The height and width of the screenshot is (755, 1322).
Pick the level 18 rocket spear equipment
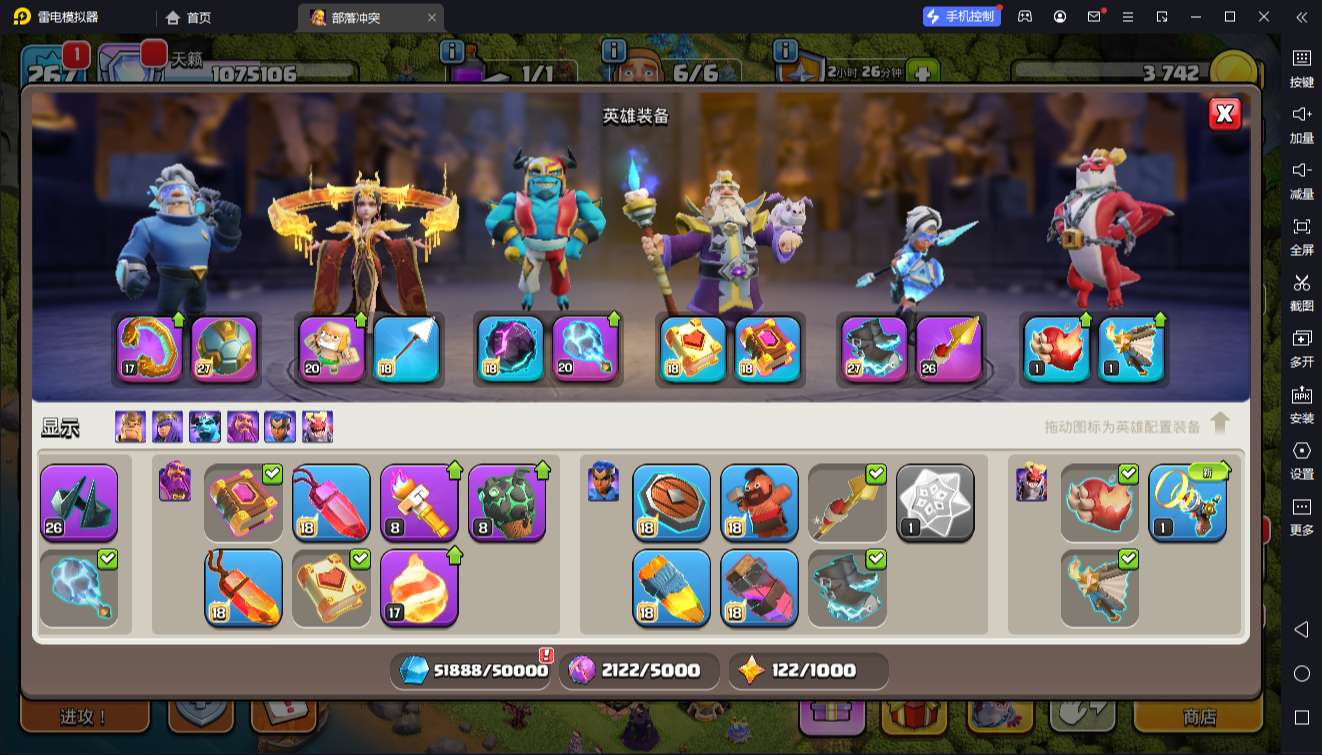(671, 587)
